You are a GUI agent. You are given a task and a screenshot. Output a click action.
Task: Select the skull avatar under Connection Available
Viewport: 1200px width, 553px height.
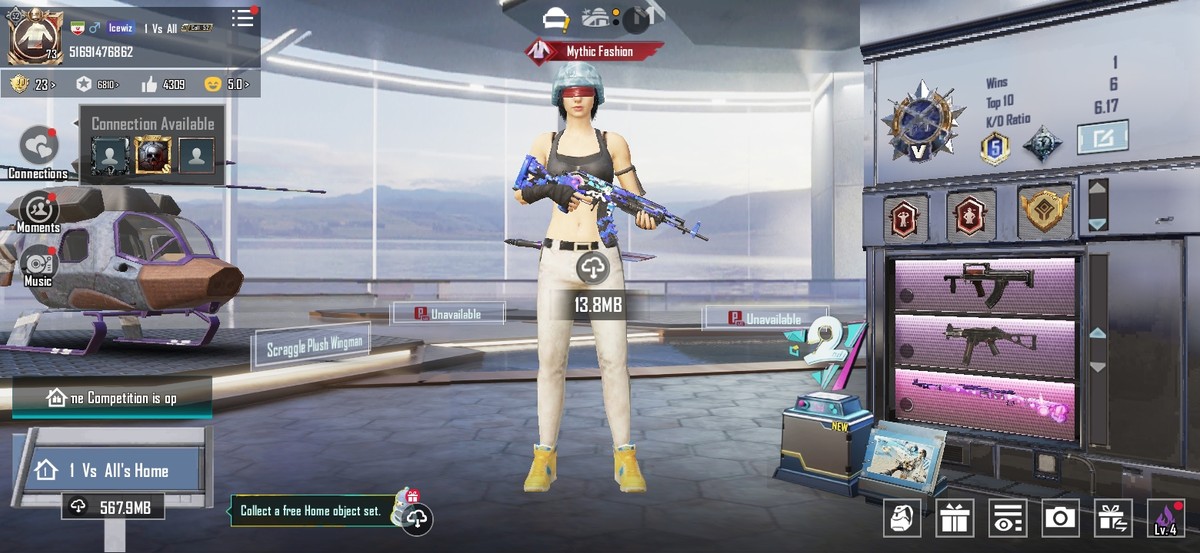coord(153,155)
